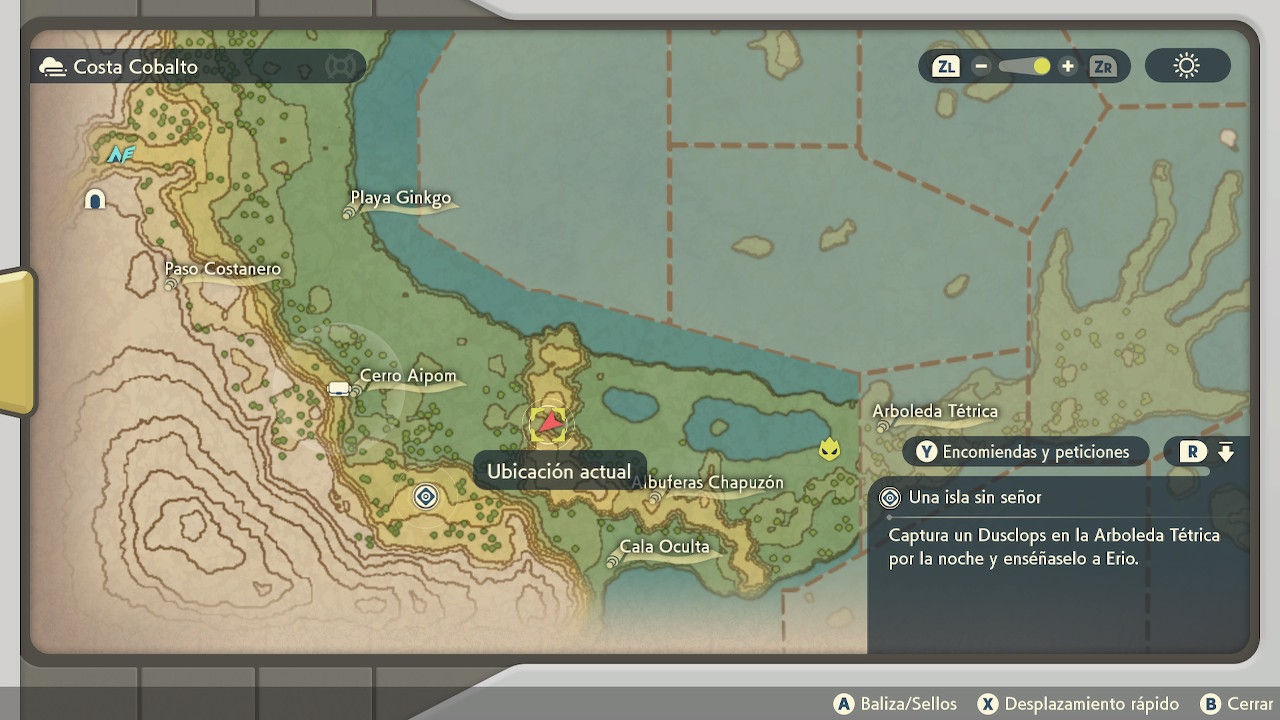Choose the Albuferas Chapuzón location label

click(708, 483)
